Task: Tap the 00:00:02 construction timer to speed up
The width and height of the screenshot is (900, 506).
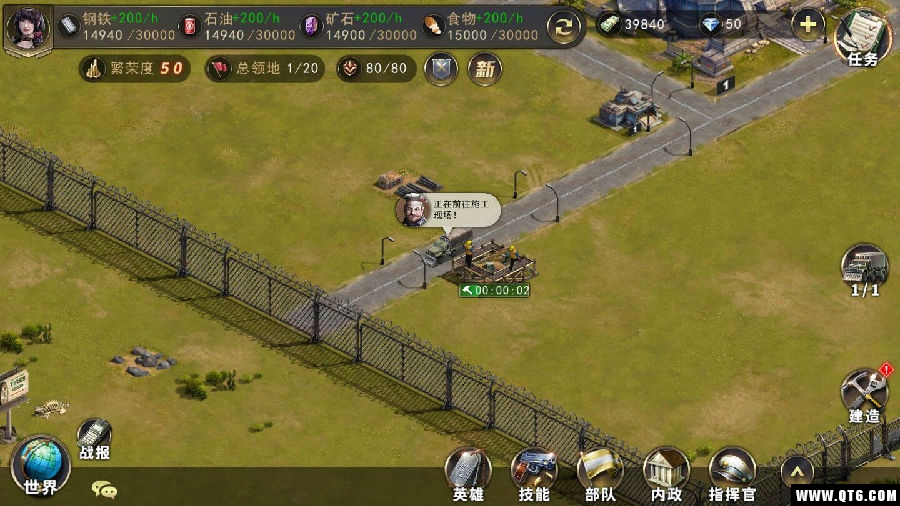Action: click(494, 290)
